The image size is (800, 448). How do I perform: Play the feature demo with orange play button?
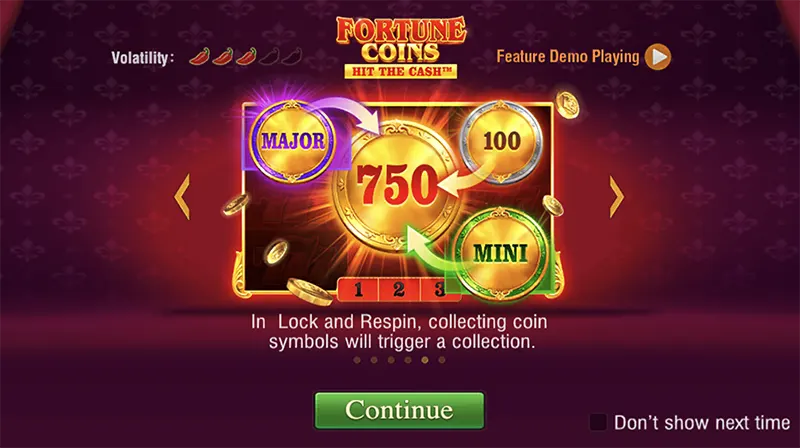tap(657, 57)
